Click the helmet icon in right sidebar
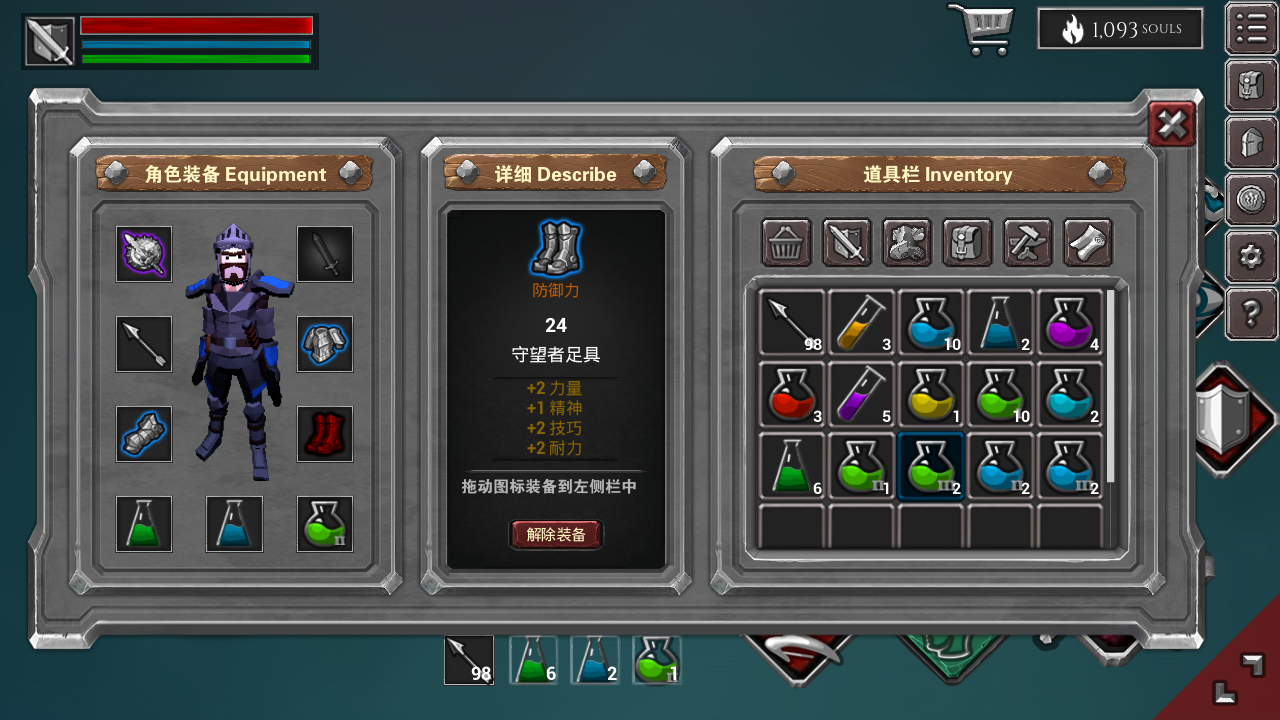This screenshot has height=720, width=1280. (x=1251, y=143)
